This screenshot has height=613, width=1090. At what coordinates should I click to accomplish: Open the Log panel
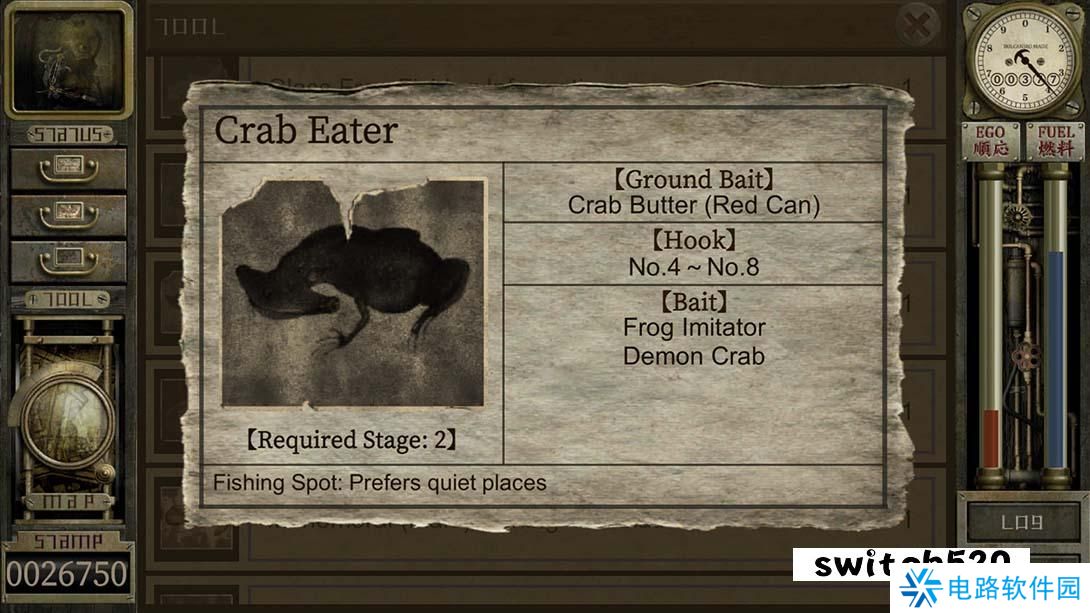(1022, 522)
